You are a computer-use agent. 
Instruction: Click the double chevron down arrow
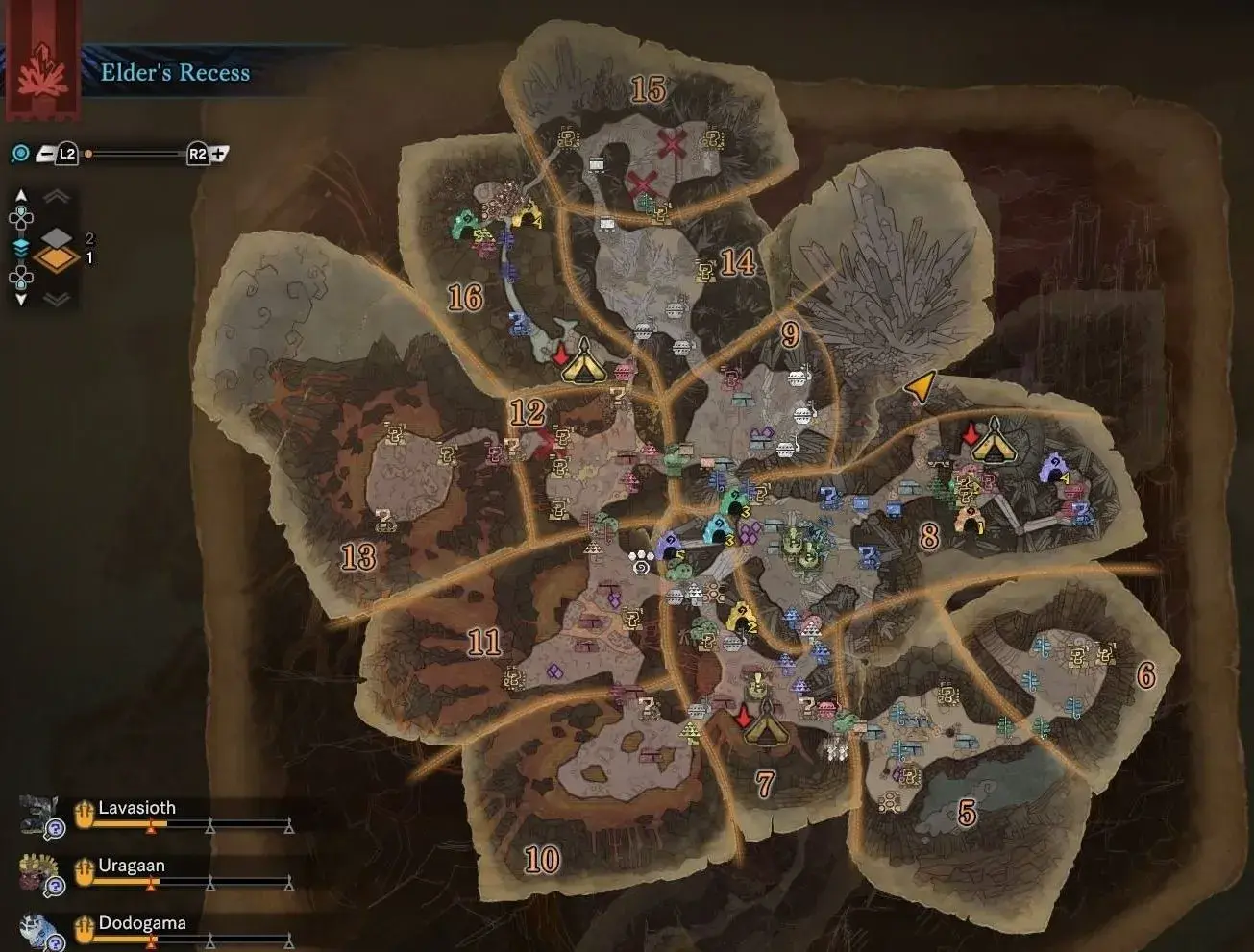point(55,299)
